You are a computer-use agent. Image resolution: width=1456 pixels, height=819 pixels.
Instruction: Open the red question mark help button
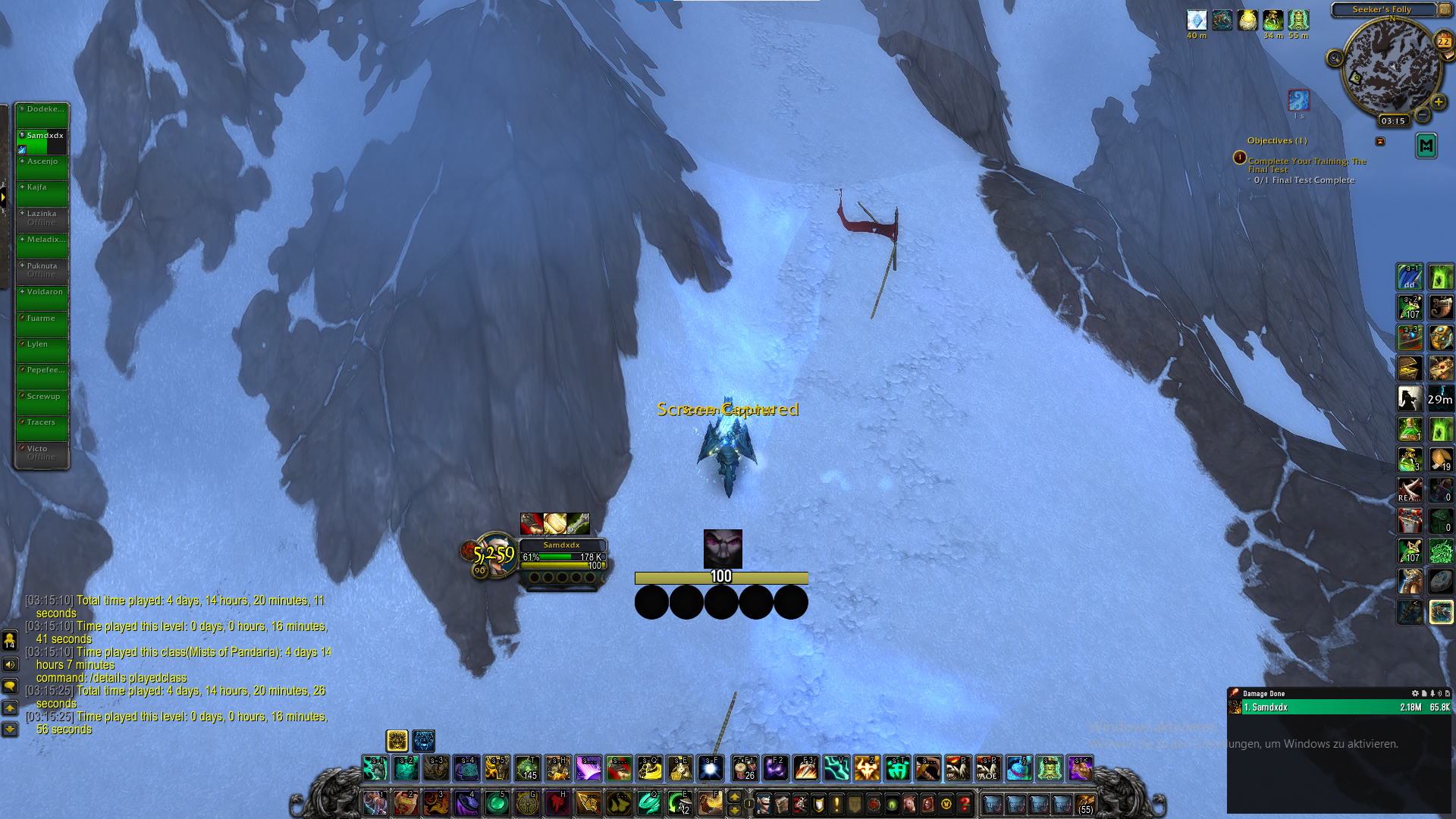click(x=965, y=804)
